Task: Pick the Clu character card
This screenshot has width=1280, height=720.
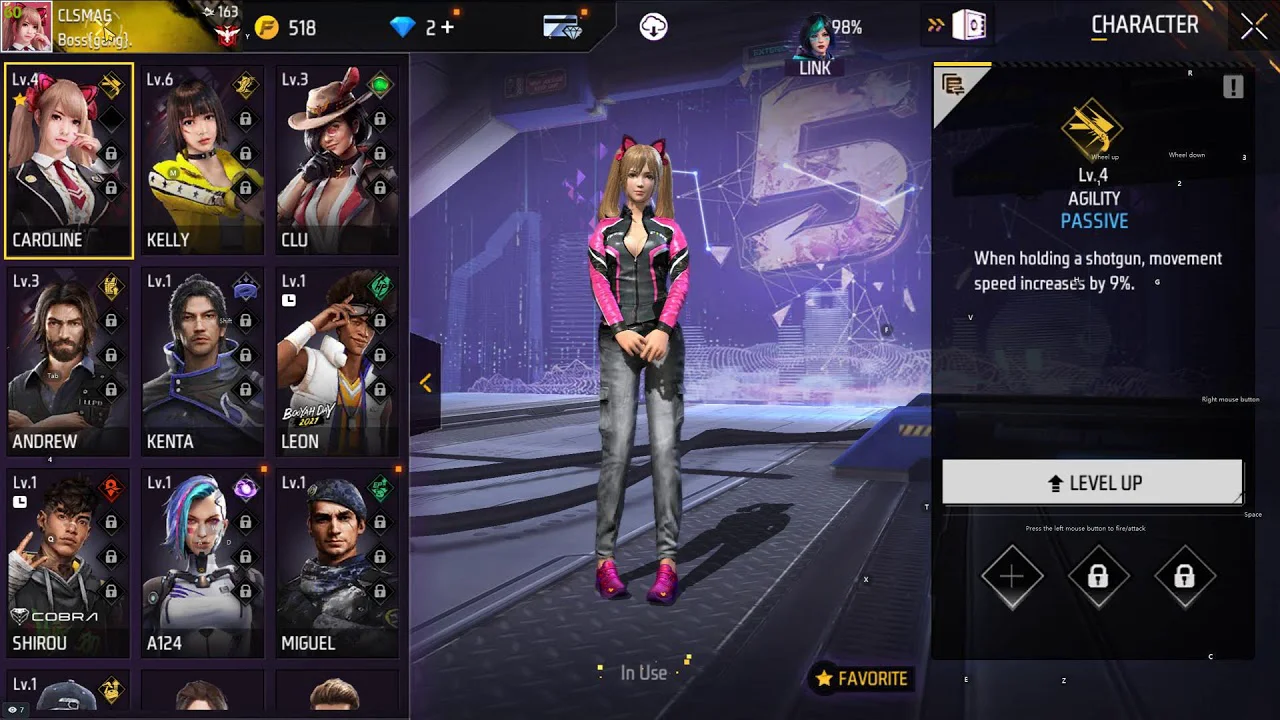Action: click(337, 160)
